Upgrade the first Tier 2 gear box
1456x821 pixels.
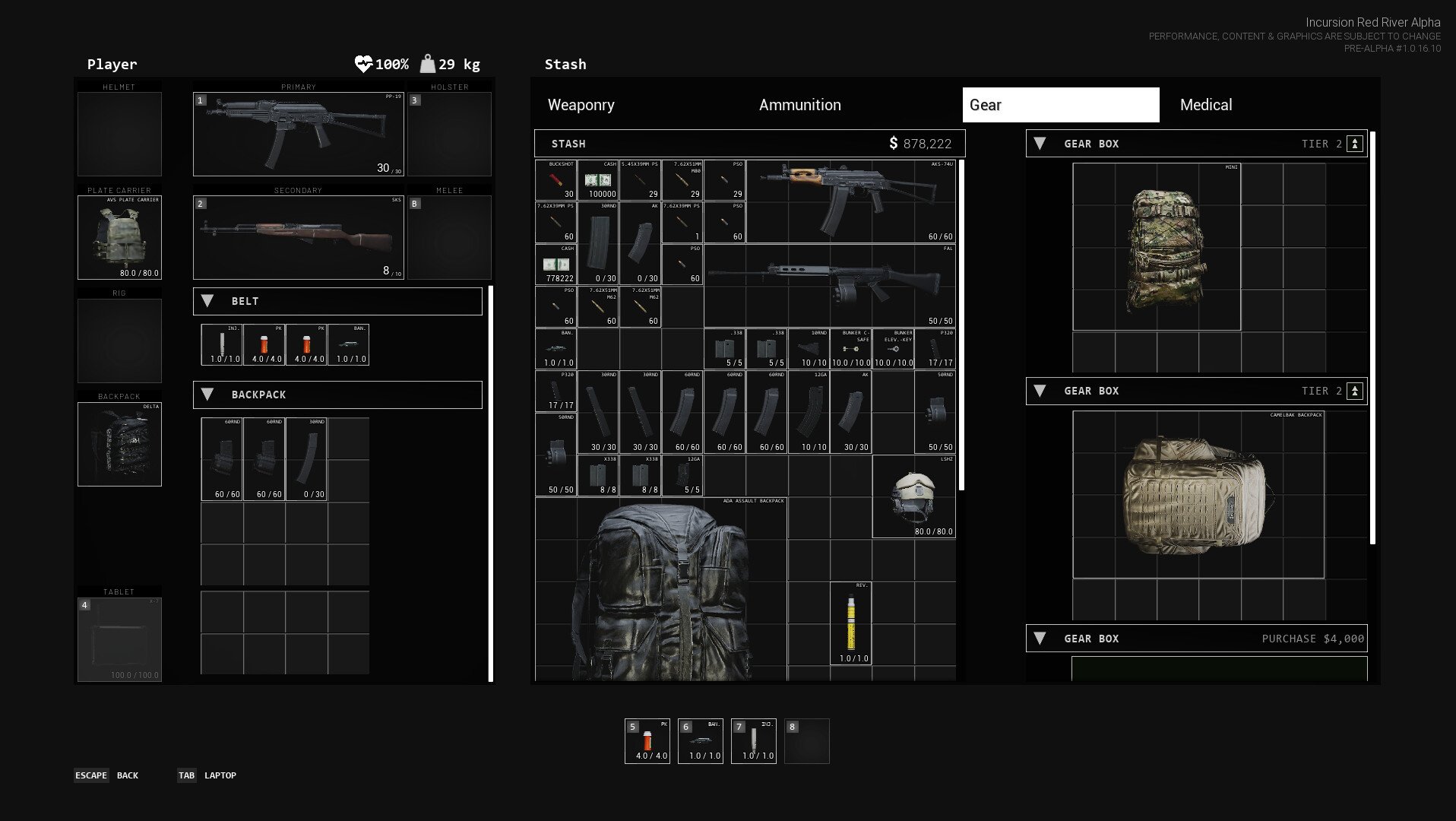tap(1354, 144)
